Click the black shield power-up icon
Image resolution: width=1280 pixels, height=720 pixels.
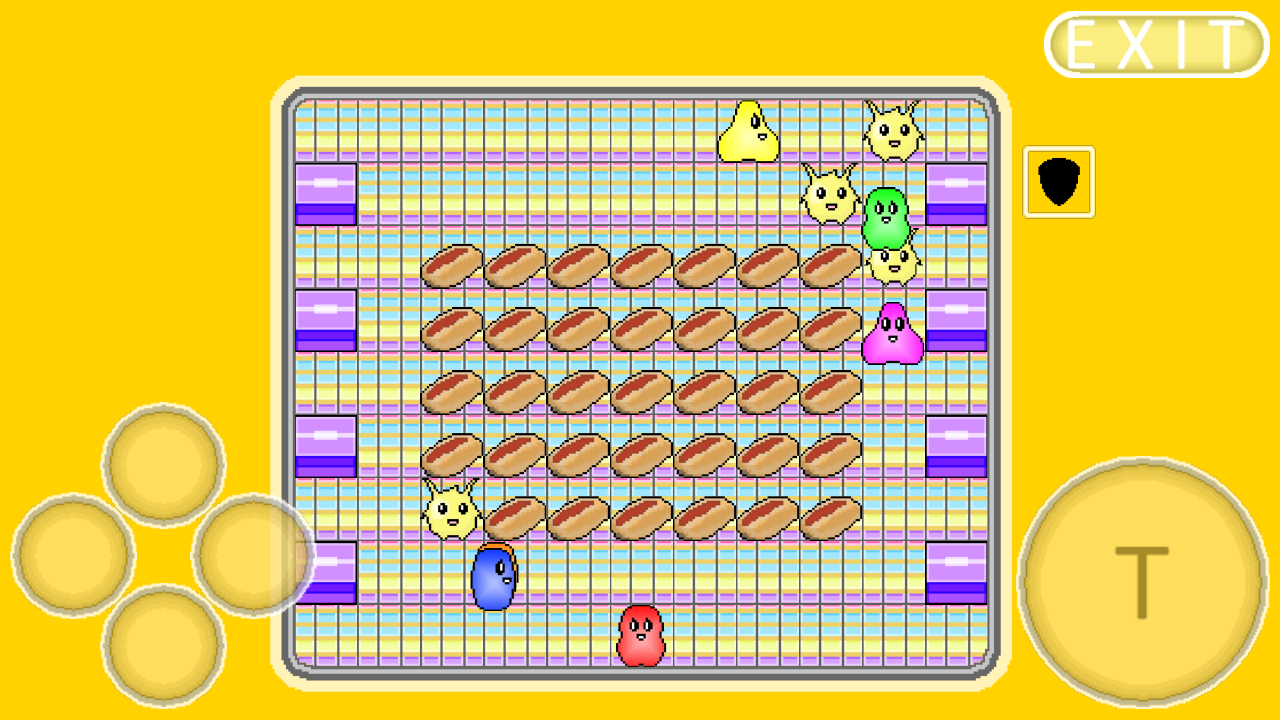pyautogui.click(x=1059, y=180)
